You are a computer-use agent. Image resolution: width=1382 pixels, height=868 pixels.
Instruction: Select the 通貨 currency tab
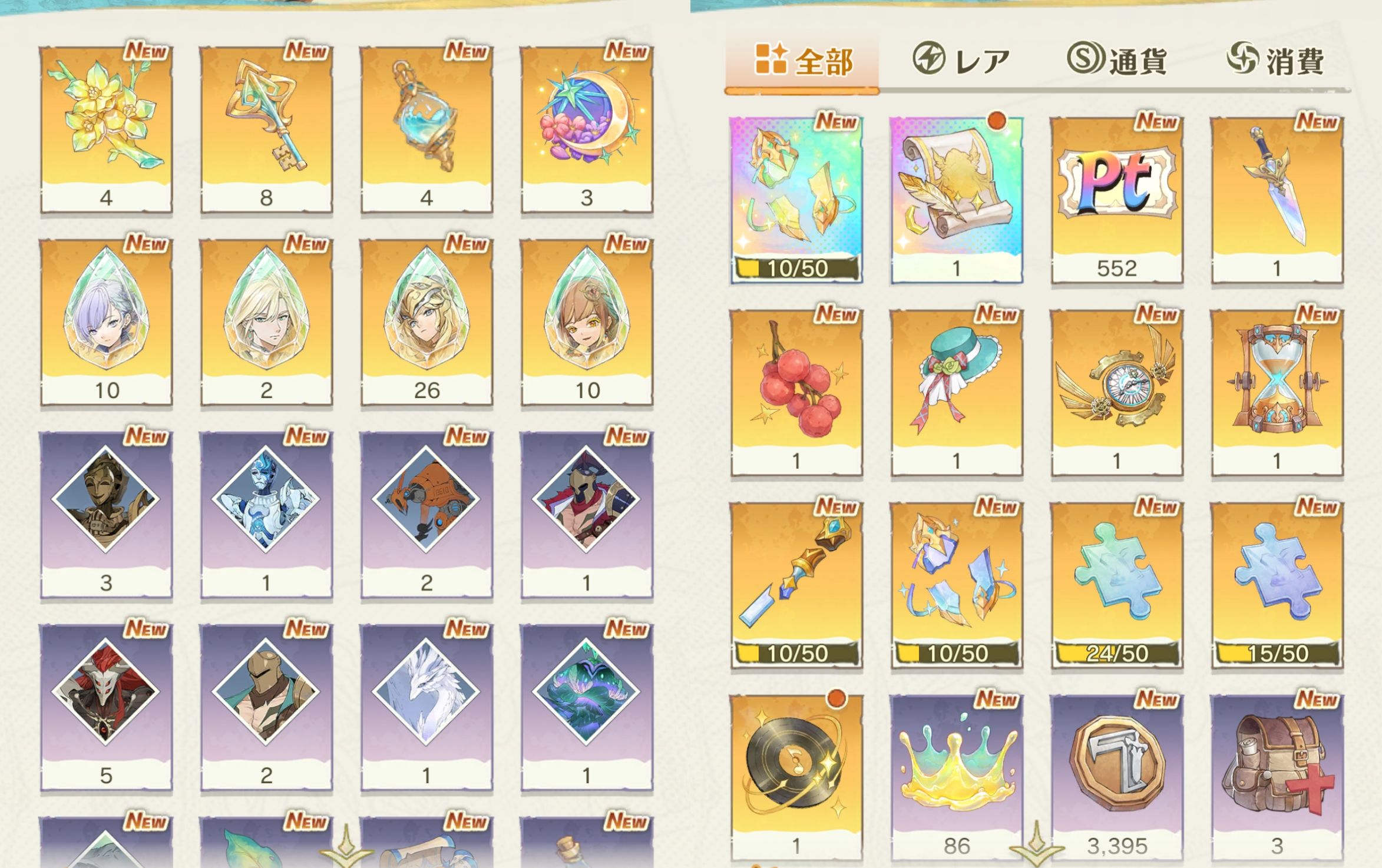[1117, 61]
